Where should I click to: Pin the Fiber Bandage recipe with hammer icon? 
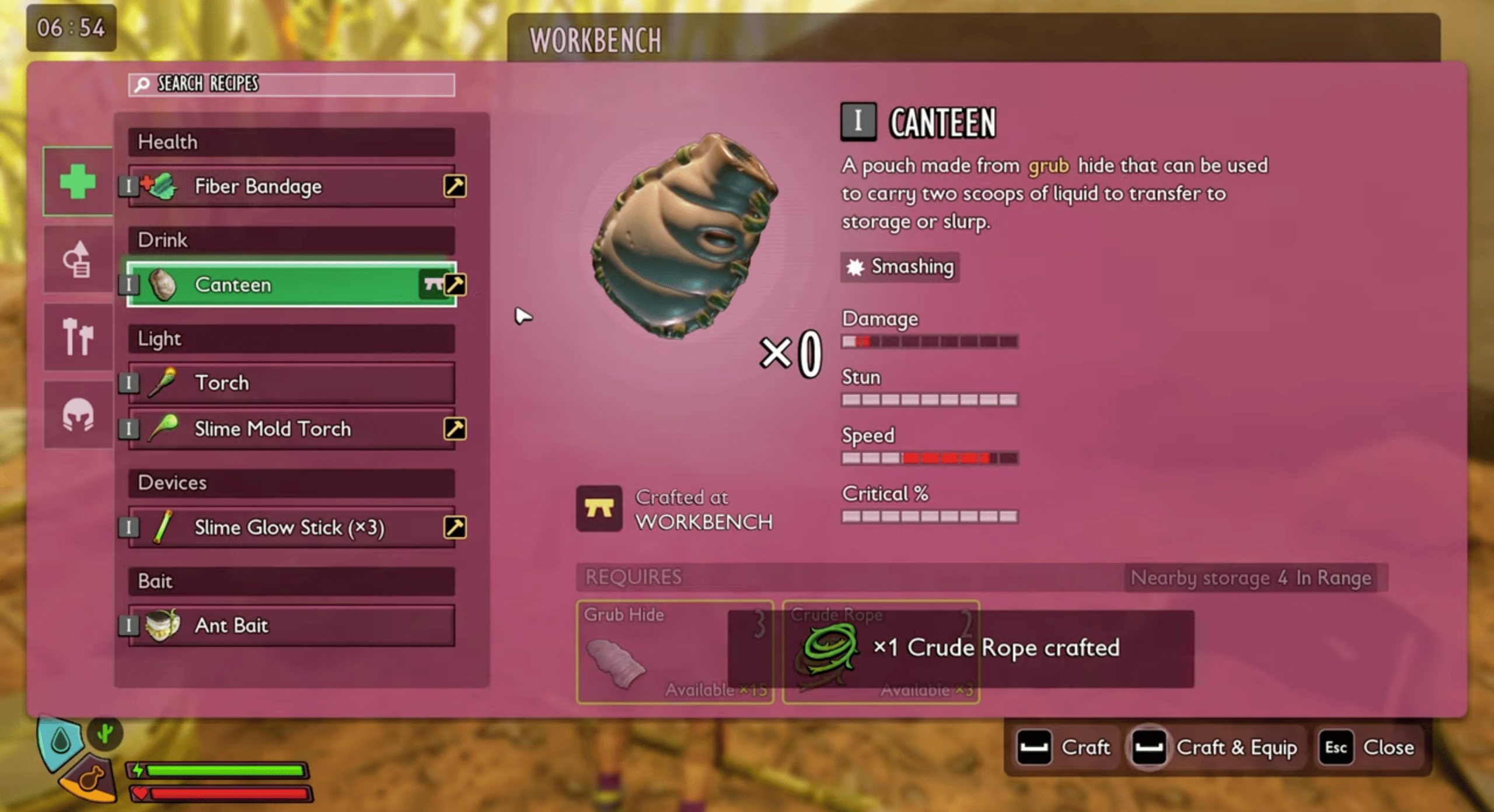coord(455,186)
